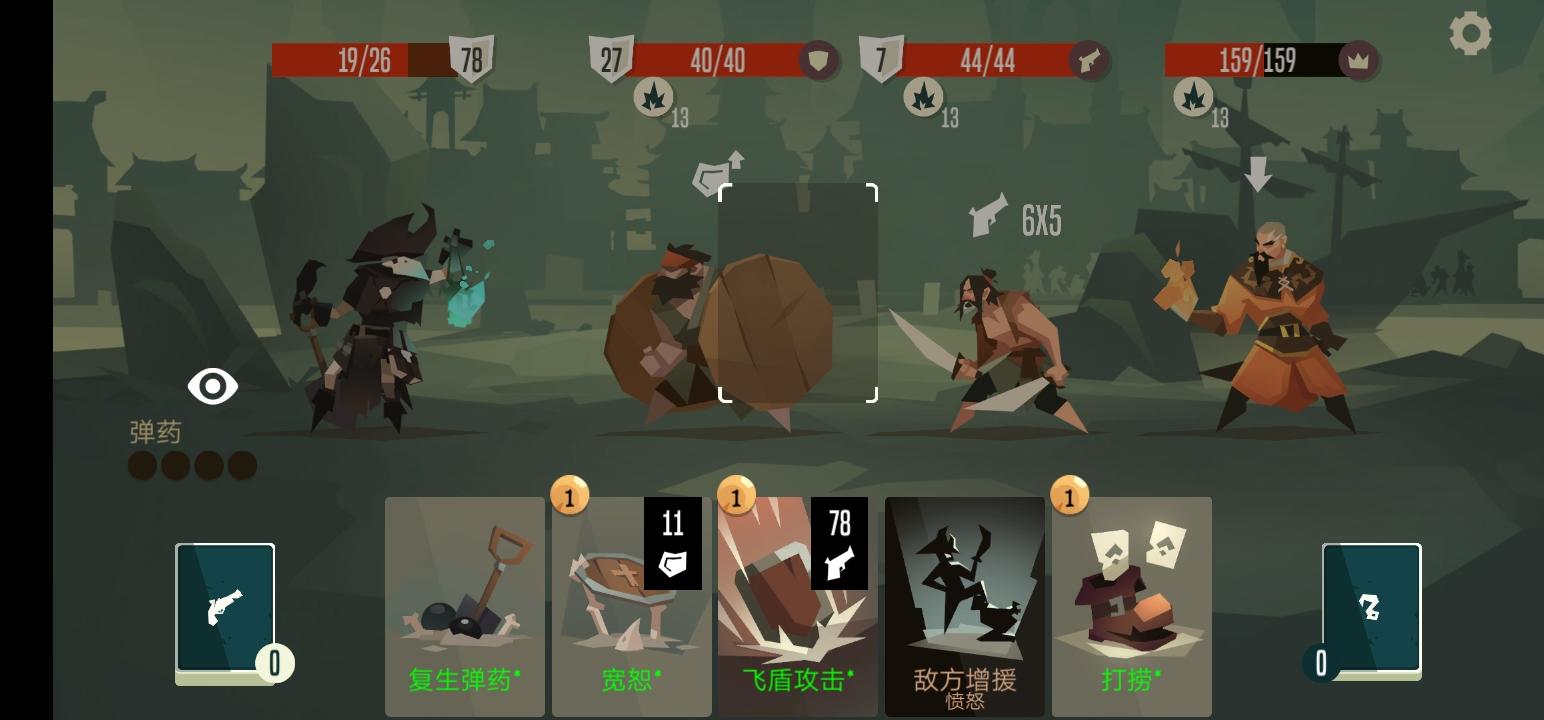Play the 打捞 card
Viewport: 1544px width, 720px height.
pyautogui.click(x=1130, y=605)
